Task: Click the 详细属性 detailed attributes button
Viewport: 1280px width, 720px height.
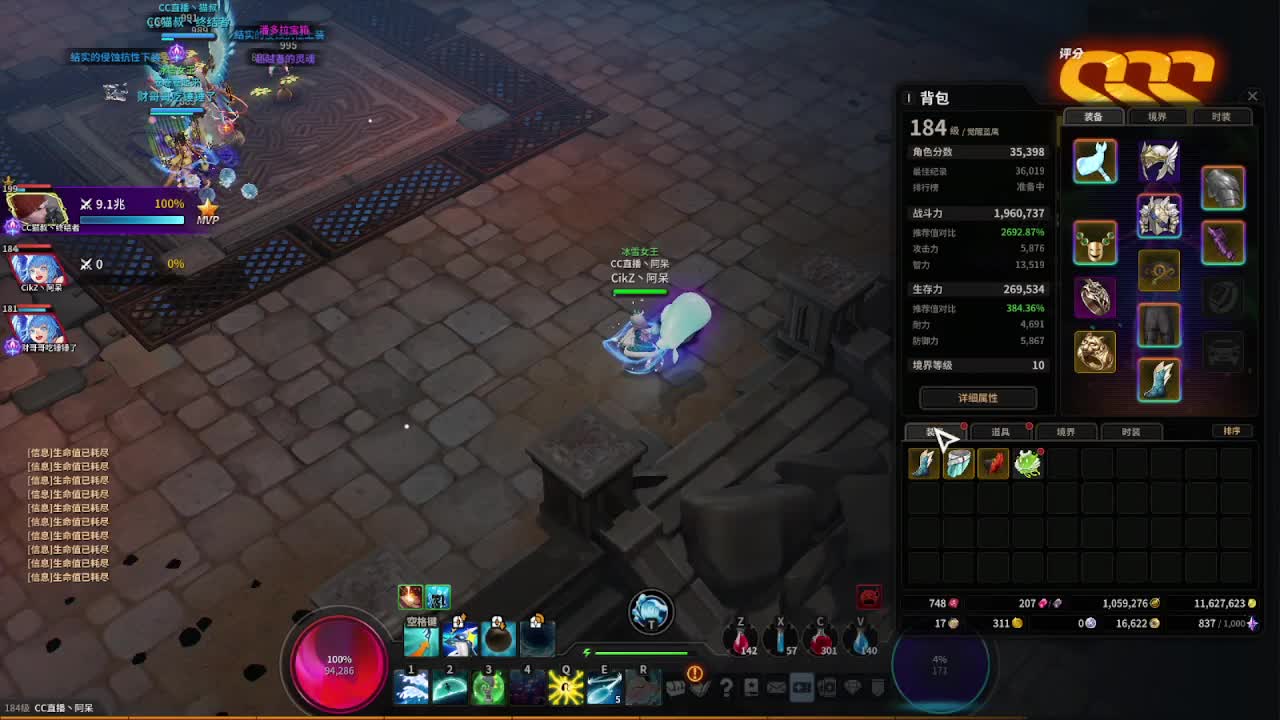Action: 977,397
